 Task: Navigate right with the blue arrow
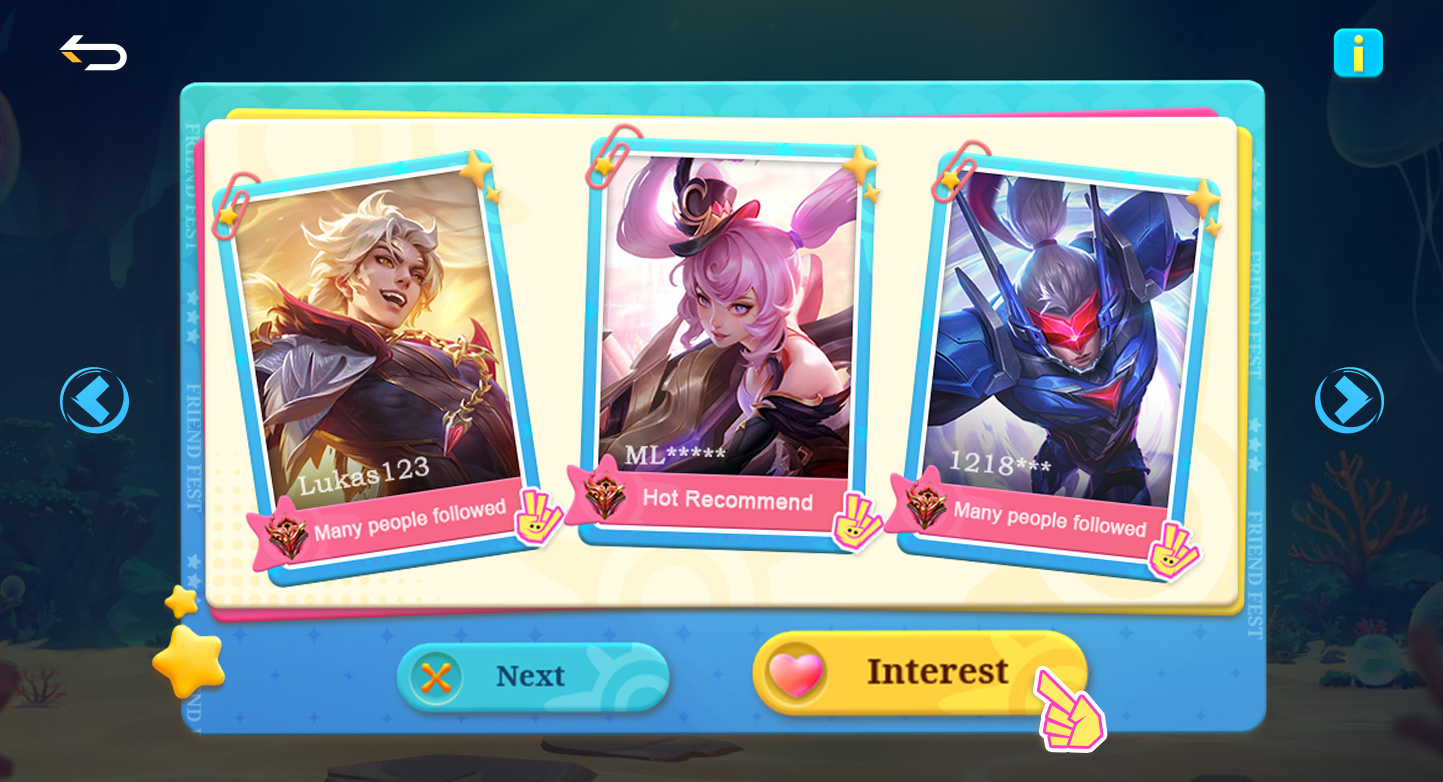pyautogui.click(x=1348, y=399)
